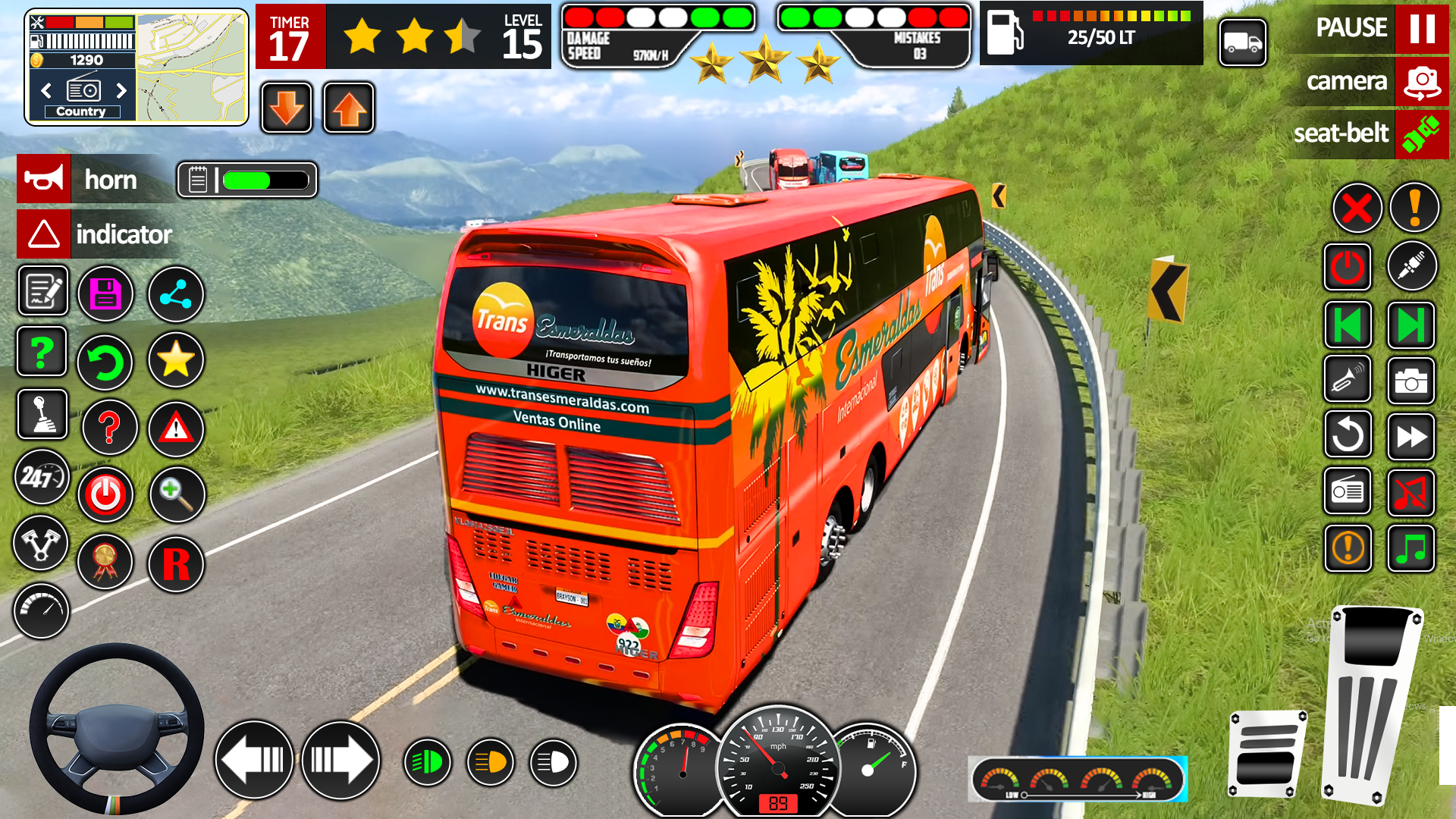Steer with the right arrow button
The height and width of the screenshot is (819, 1456).
click(341, 760)
